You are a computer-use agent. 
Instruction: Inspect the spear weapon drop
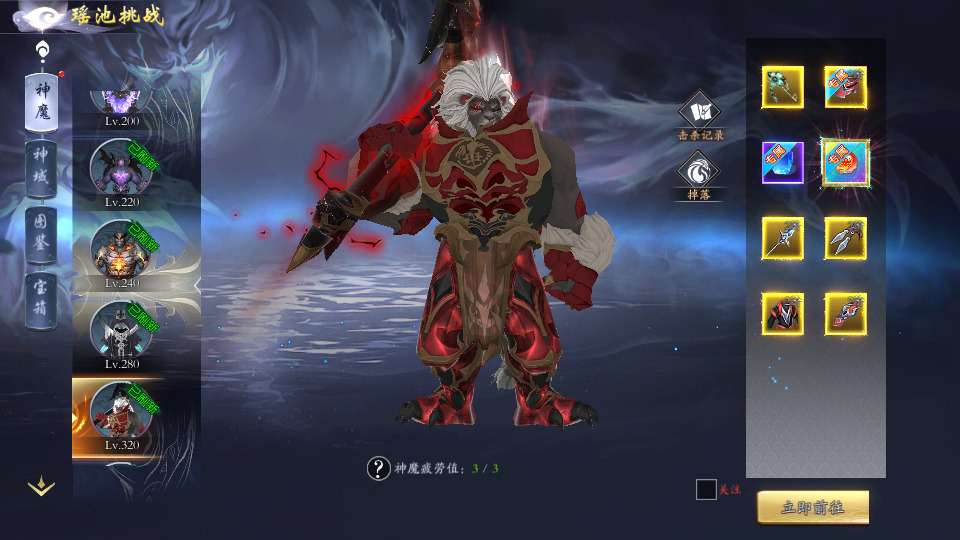pyautogui.click(x=782, y=238)
